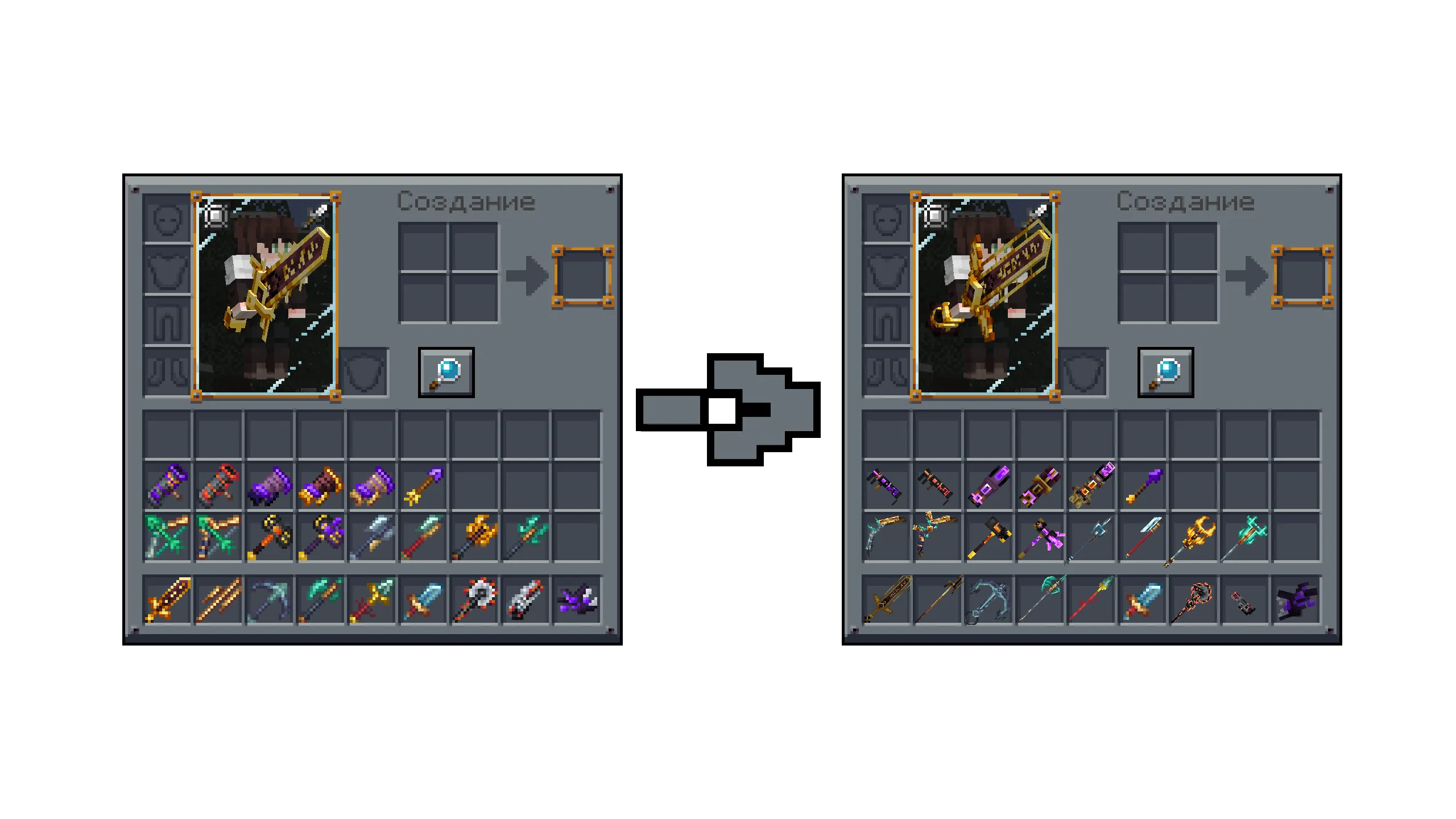Pick the icy diamond pickaxe in the hotbar

[x=270, y=603]
